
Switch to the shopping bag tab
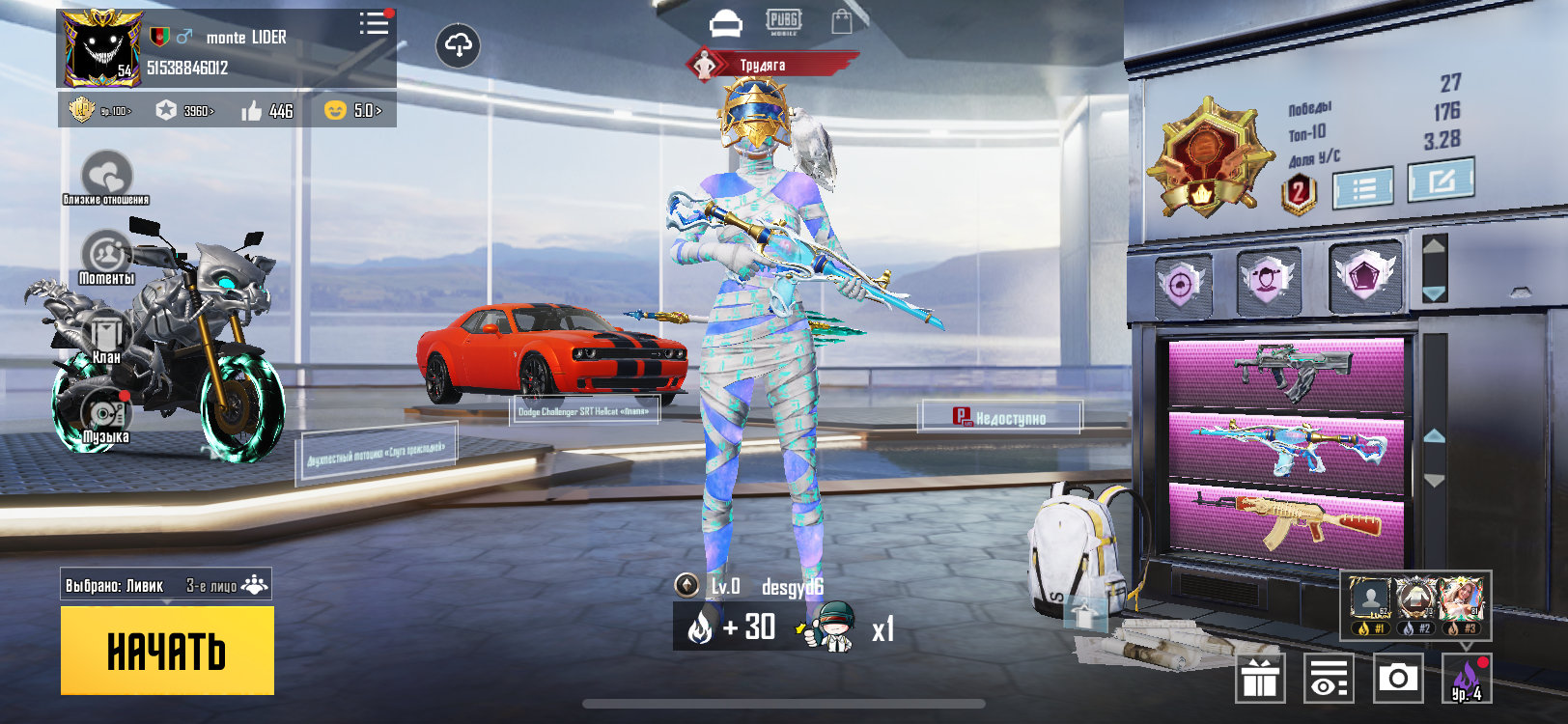(x=842, y=21)
